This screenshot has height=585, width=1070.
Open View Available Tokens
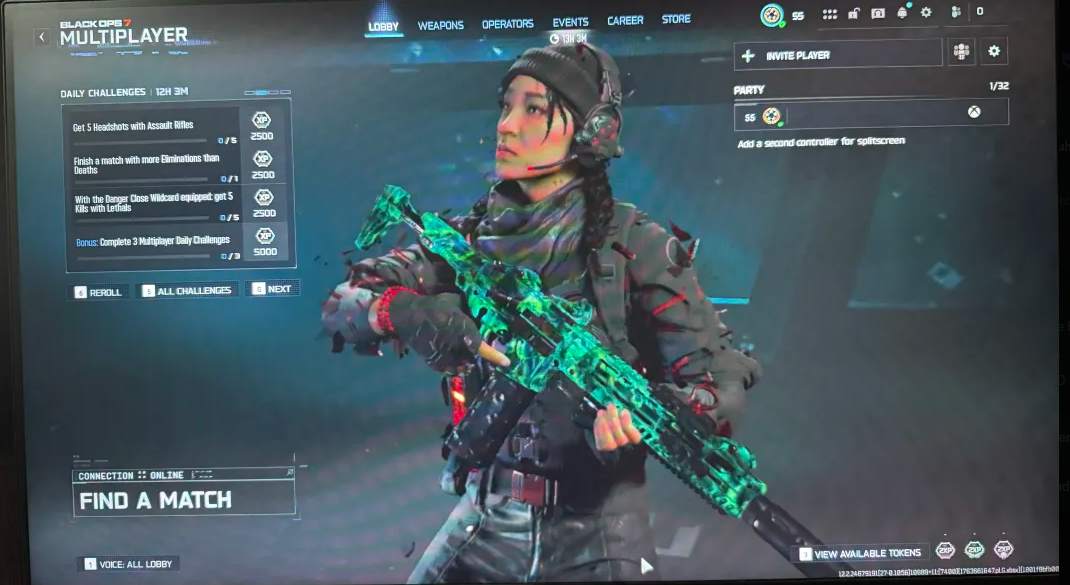(860, 553)
